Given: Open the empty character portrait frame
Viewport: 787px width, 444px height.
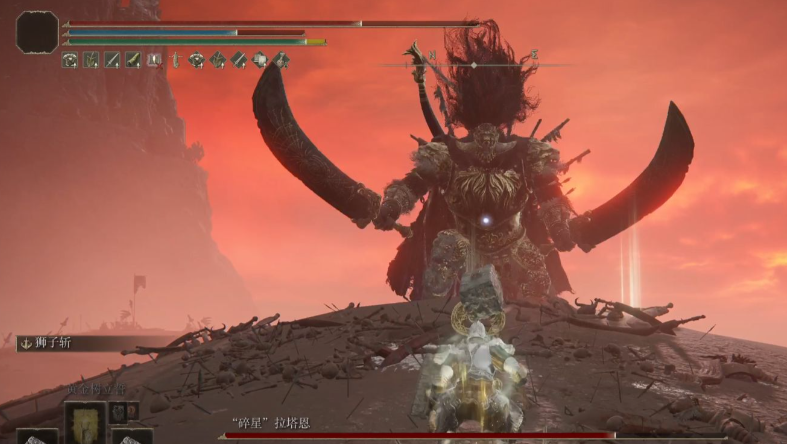Looking at the screenshot, I should (38, 32).
